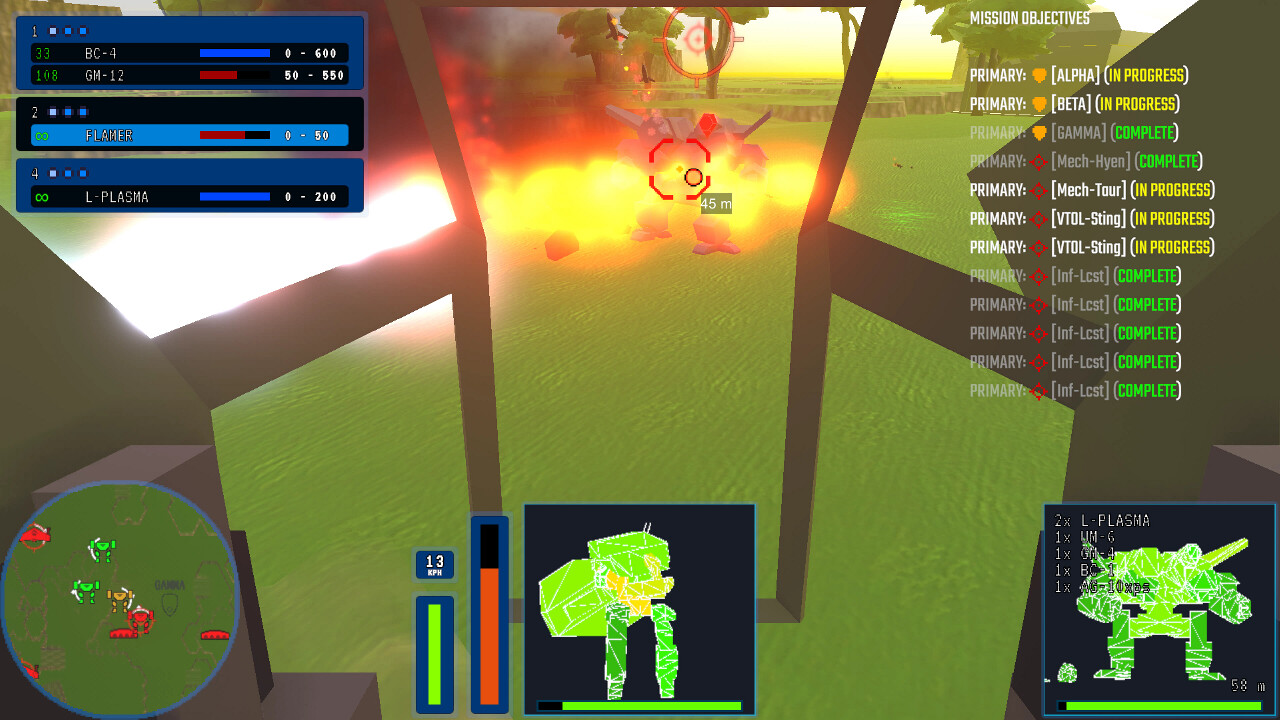The image size is (1280, 720).
Task: Click the orange shield icon beside ALPHA objective
Action: 1039,74
